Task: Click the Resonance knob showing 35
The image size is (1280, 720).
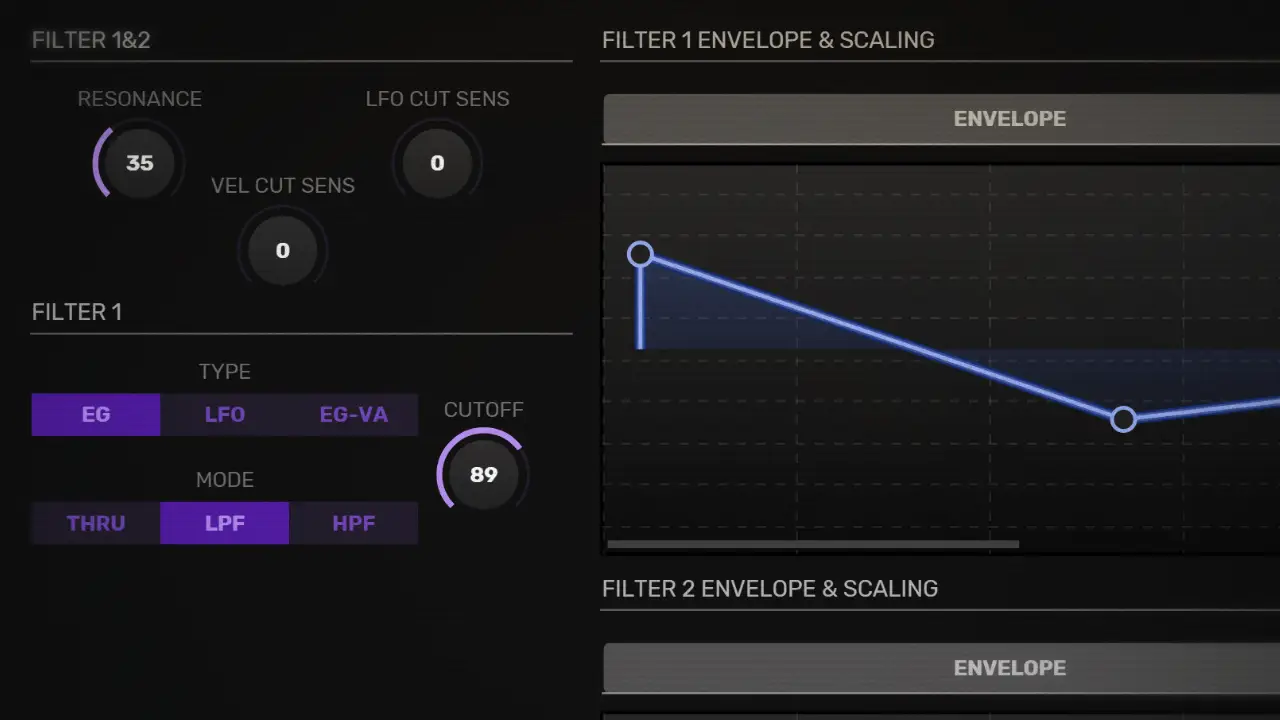Action: click(x=139, y=163)
